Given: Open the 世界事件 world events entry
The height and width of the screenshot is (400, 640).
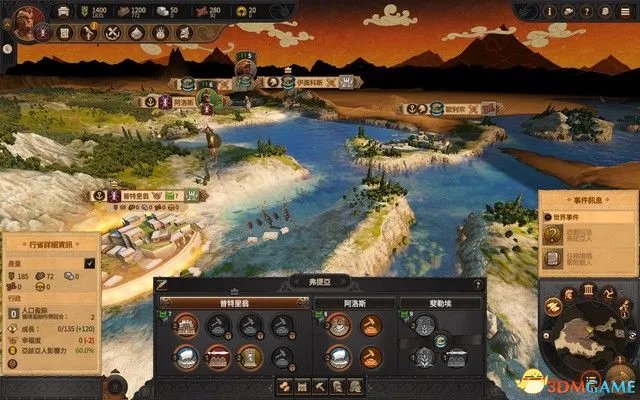Looking at the screenshot, I should [574, 216].
